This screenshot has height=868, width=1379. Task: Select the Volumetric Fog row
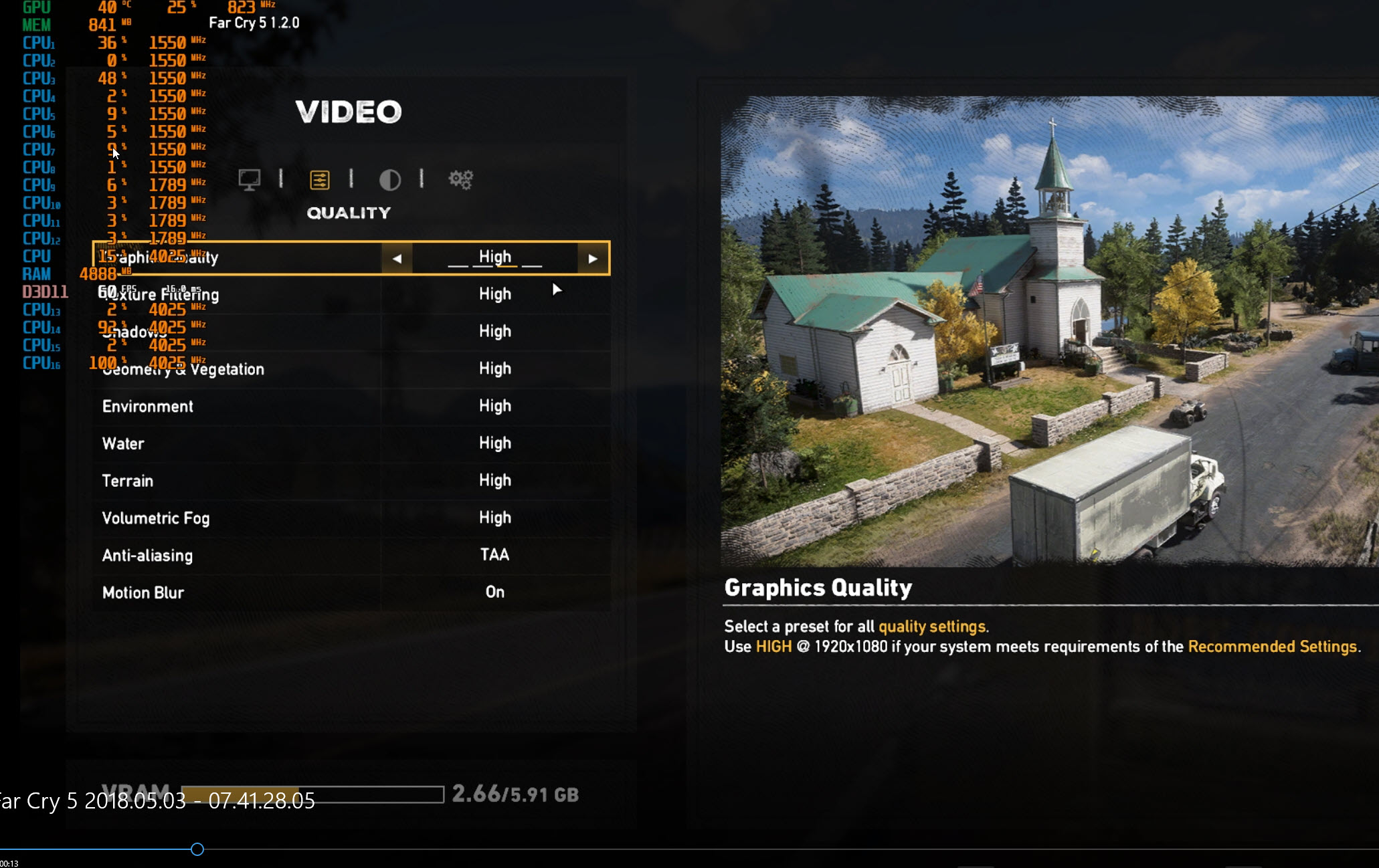click(351, 518)
